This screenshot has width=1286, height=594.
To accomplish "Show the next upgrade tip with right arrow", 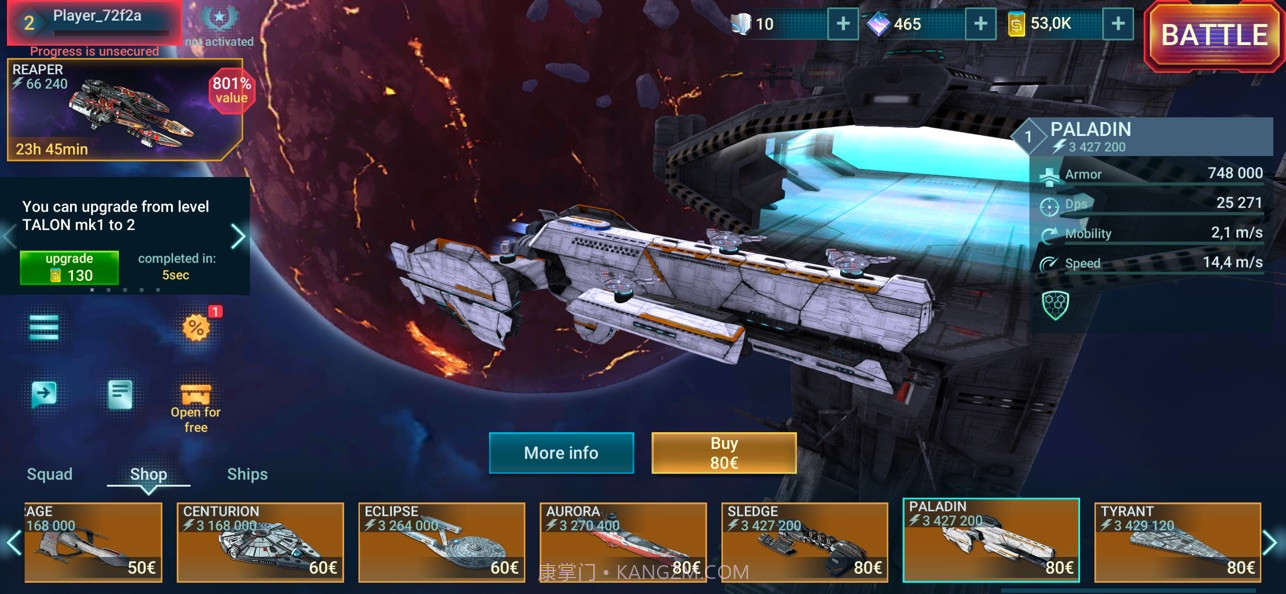I will (238, 236).
